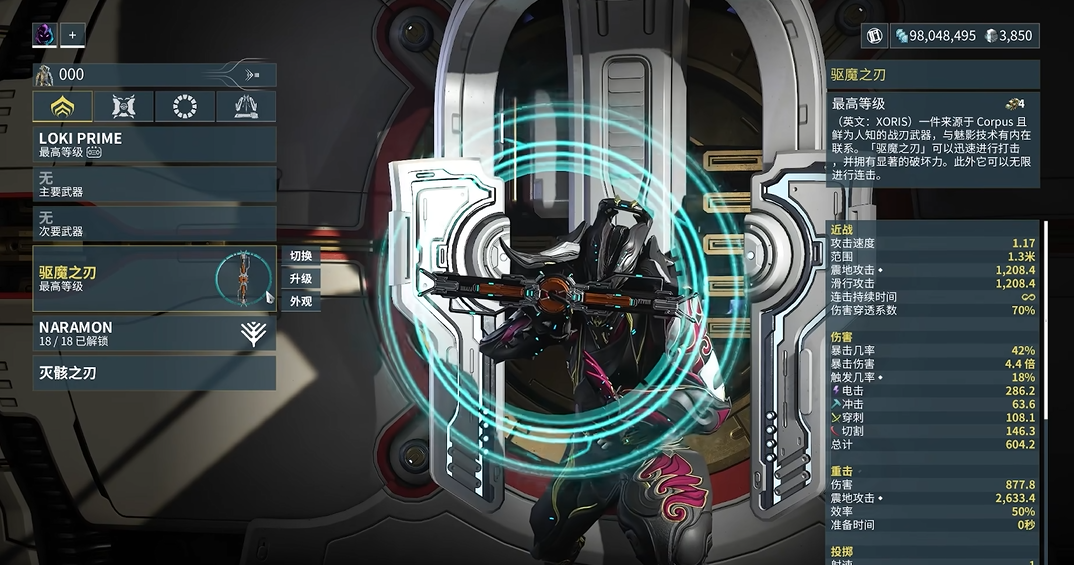Viewport: 1074px width, 565px height.
Task: Choose the empty primary weapon slot (主要武器)
Action: [154, 184]
